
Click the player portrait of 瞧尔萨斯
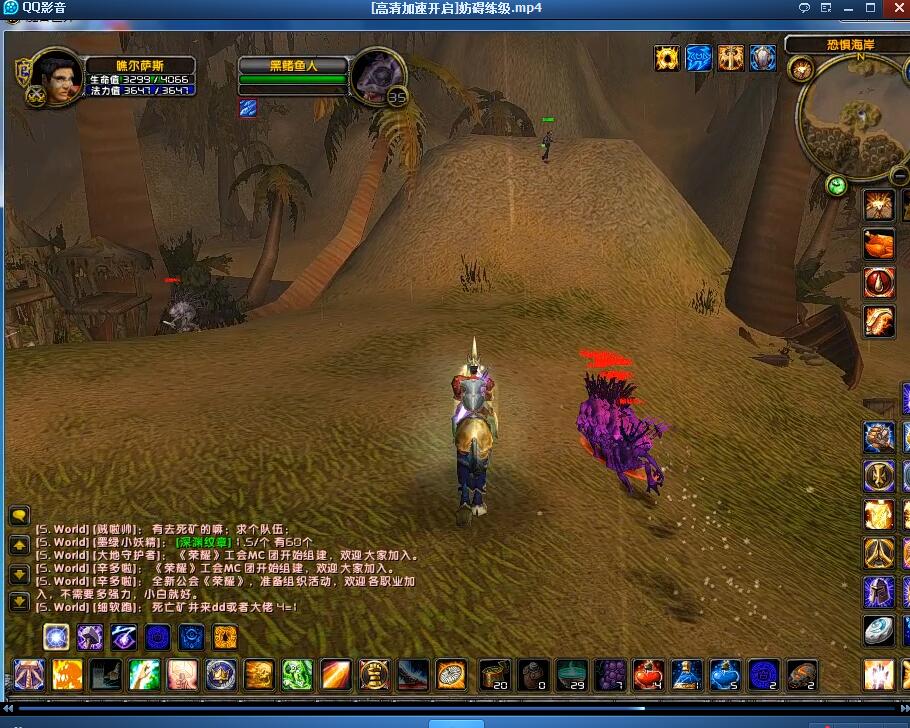click(57, 76)
